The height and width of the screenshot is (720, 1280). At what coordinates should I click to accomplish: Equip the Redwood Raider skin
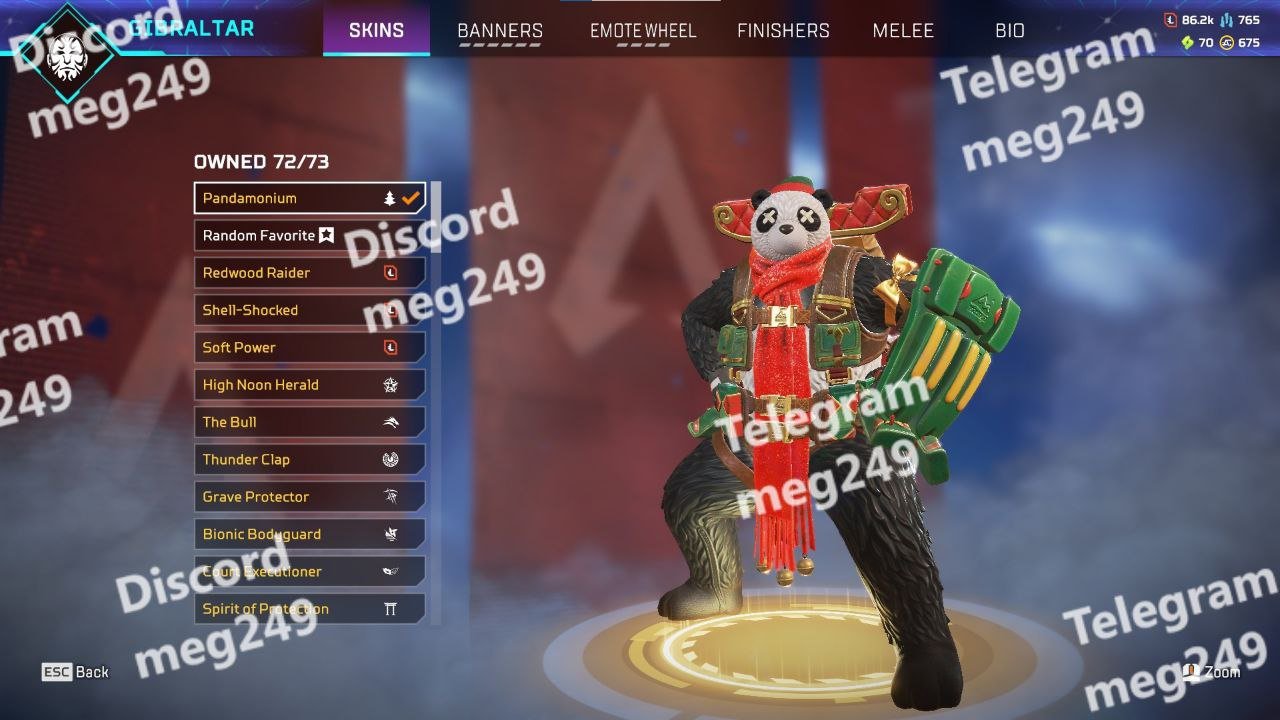[309, 273]
